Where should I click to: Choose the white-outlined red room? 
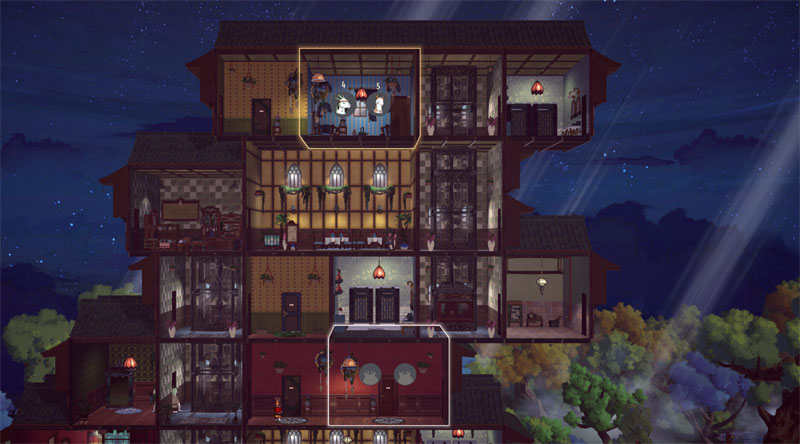(x=389, y=375)
